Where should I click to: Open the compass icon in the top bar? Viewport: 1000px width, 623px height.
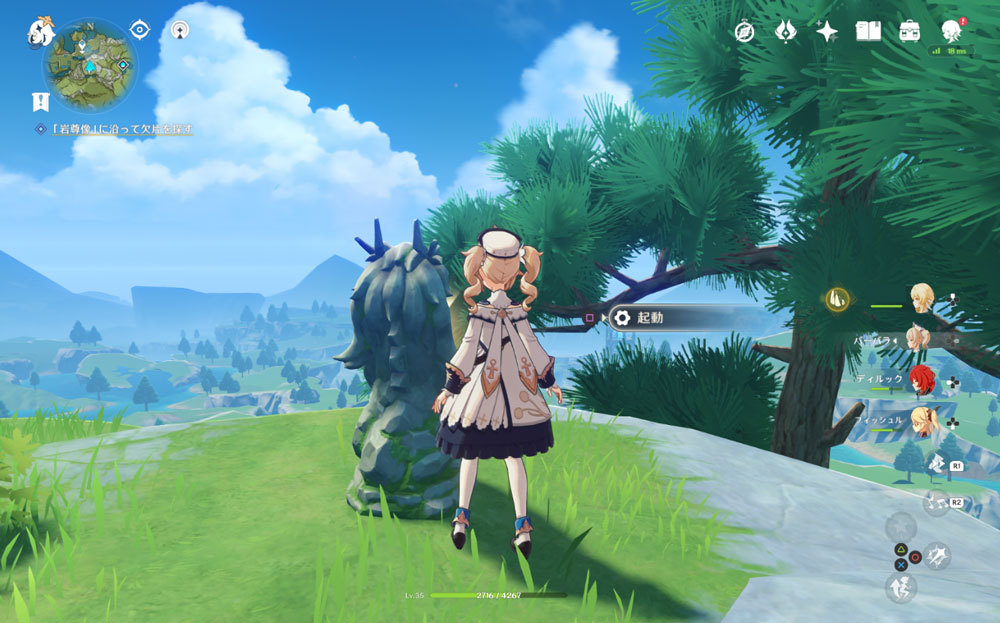click(744, 31)
